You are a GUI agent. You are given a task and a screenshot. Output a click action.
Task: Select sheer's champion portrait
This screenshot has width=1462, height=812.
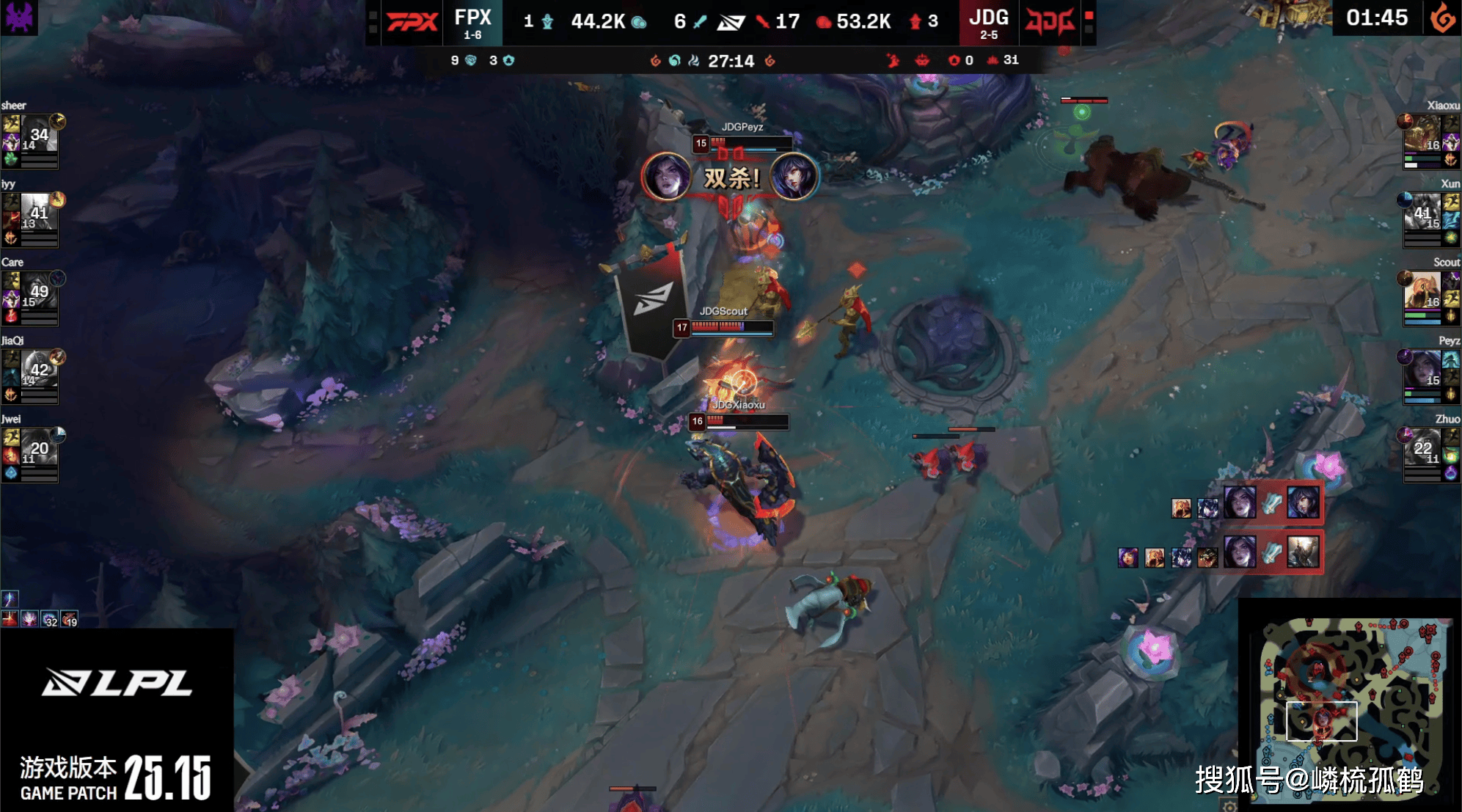[38, 133]
